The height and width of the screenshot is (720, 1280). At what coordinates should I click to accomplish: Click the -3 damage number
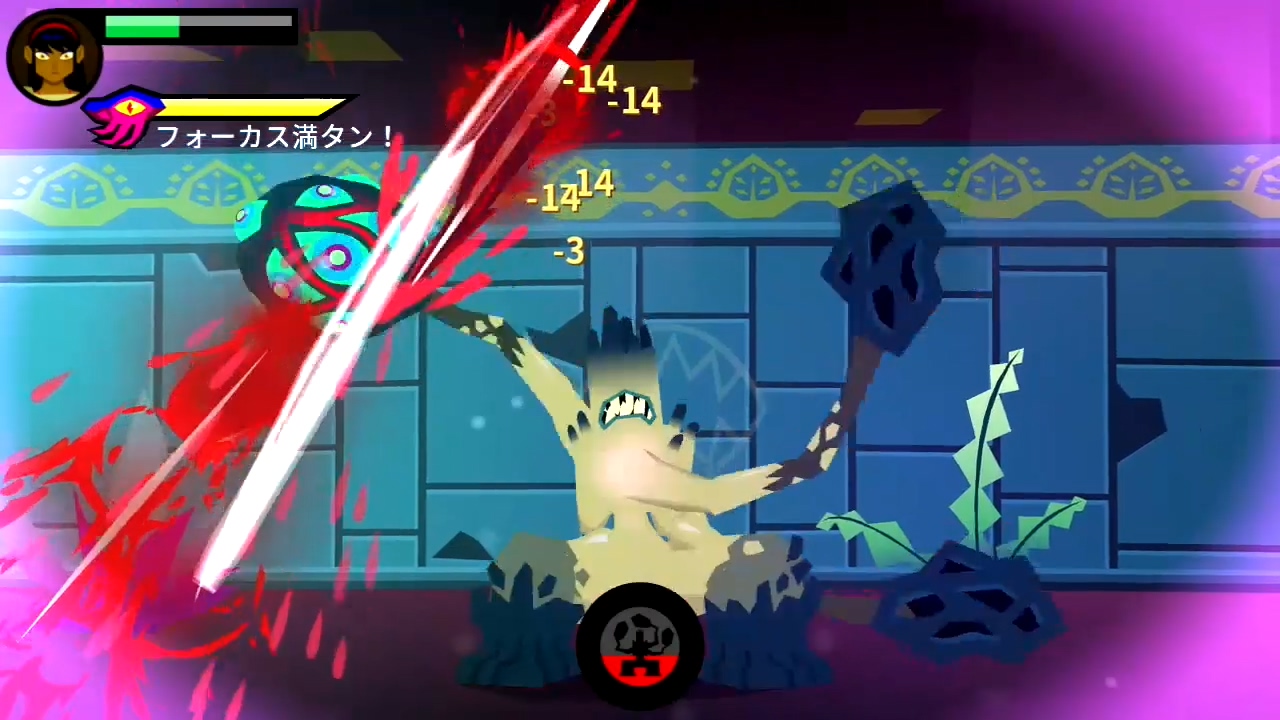[x=568, y=252]
